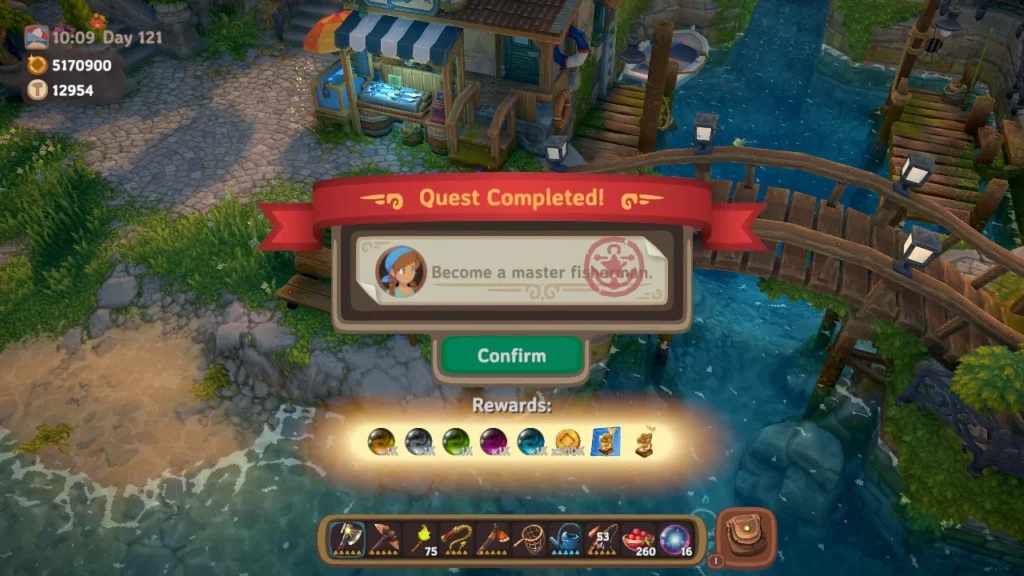Image resolution: width=1024 pixels, height=576 pixels.
Task: Open the leather backpack inventory
Action: tap(746, 538)
